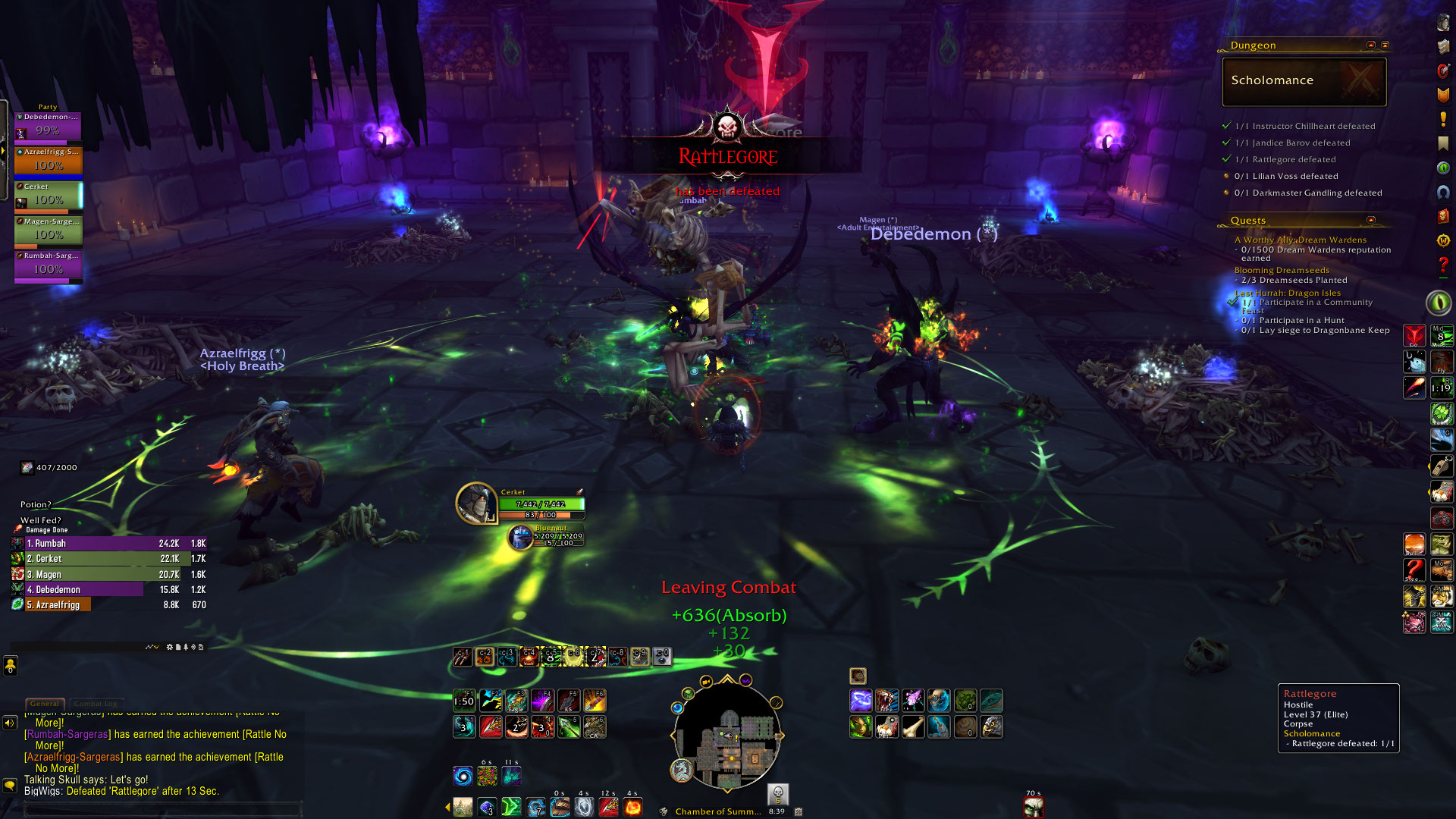Open the yellow exclamation mark micro button
The width and height of the screenshot is (1456, 819).
point(1443,120)
